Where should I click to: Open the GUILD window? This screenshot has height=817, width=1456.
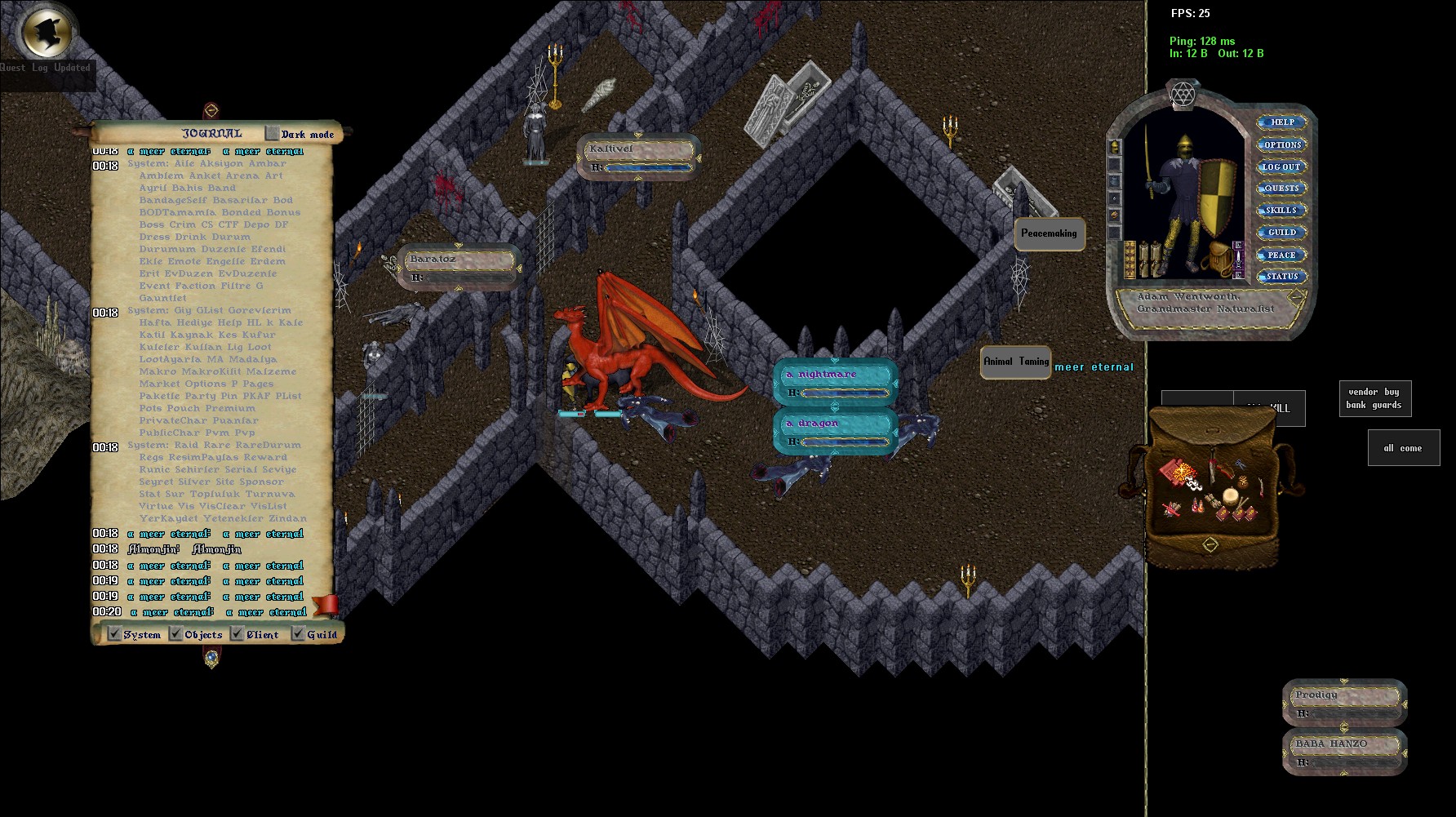click(1281, 233)
